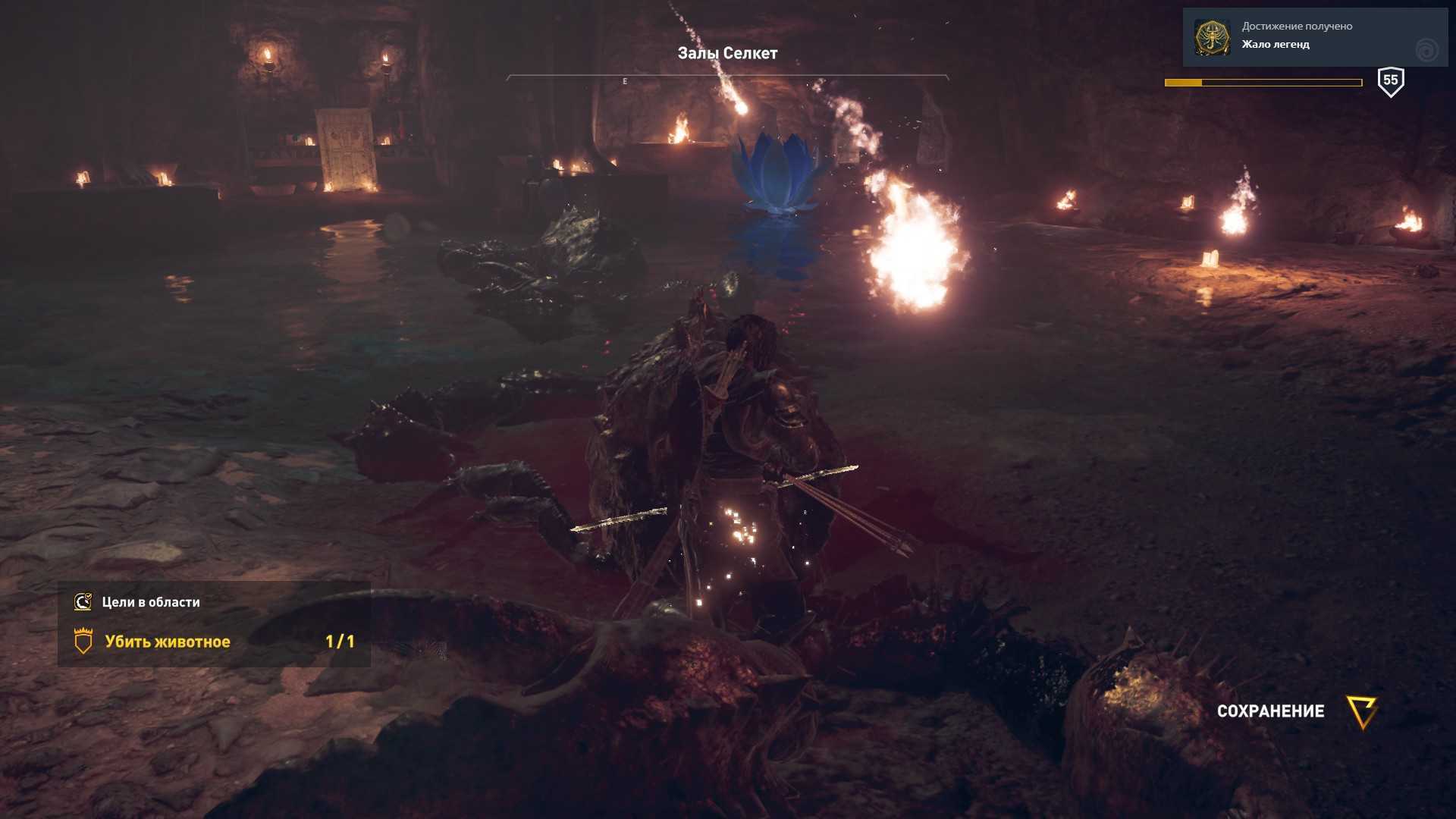
Task: Click the compass bar under "Залы Селкет"
Action: point(727,78)
